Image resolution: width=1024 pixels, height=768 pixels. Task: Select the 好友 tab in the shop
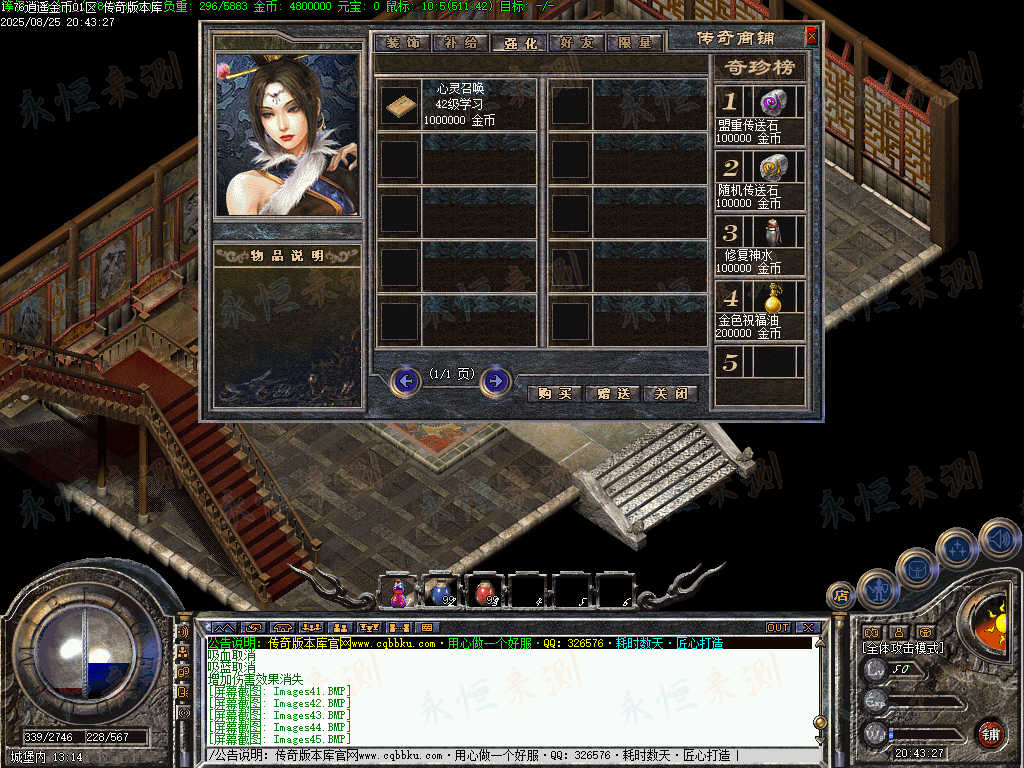578,43
